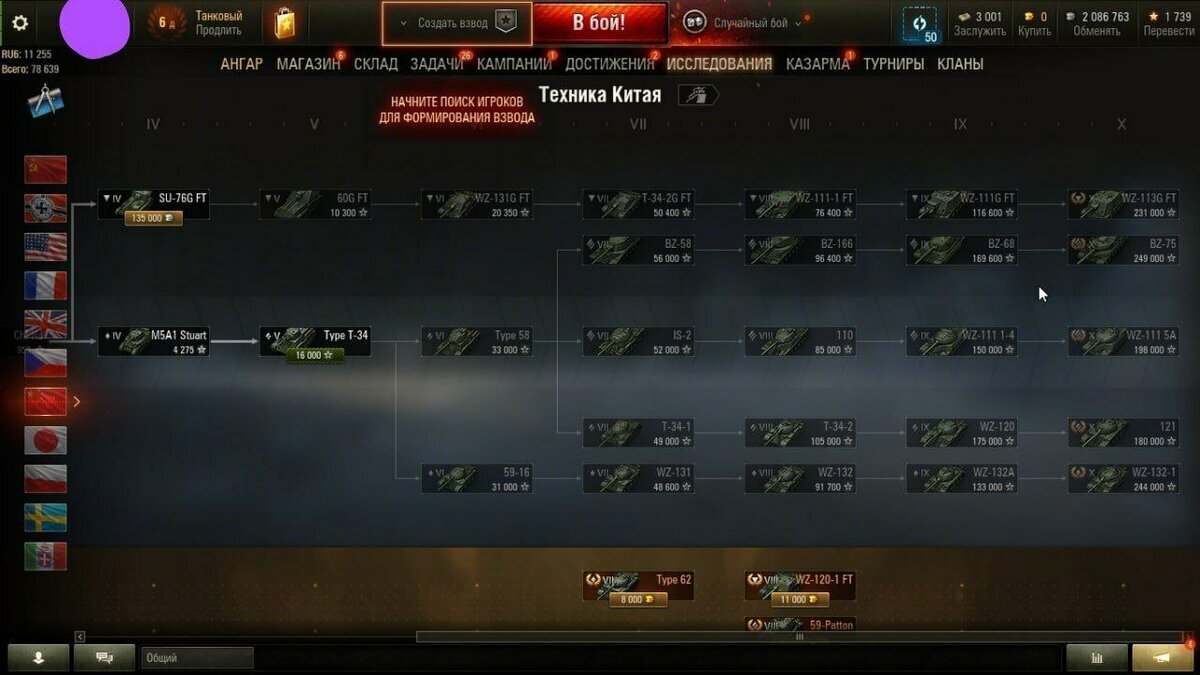1200x675 pixels.
Task: Open the МАГАЗИН tab
Action: [308, 64]
